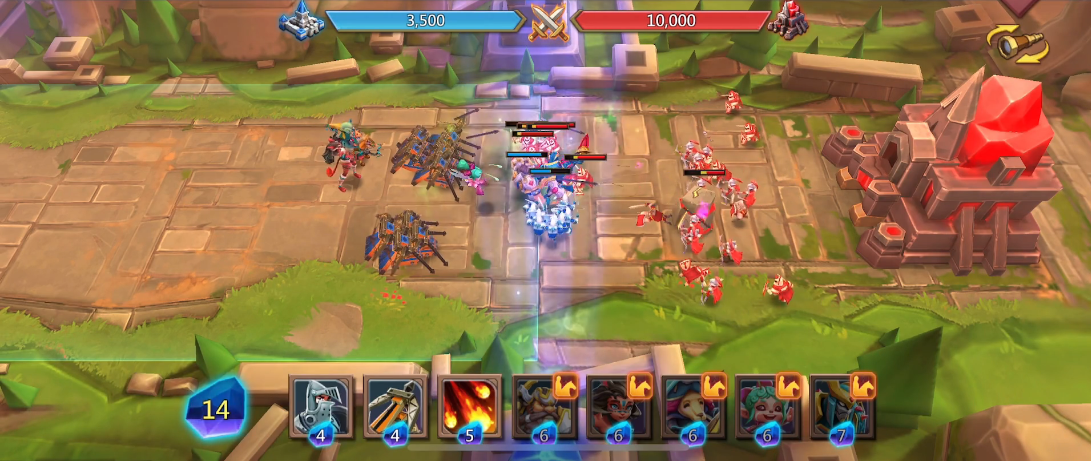Deploy the bearded horned-helmet hero card
The height and width of the screenshot is (461, 1091).
(x=544, y=406)
